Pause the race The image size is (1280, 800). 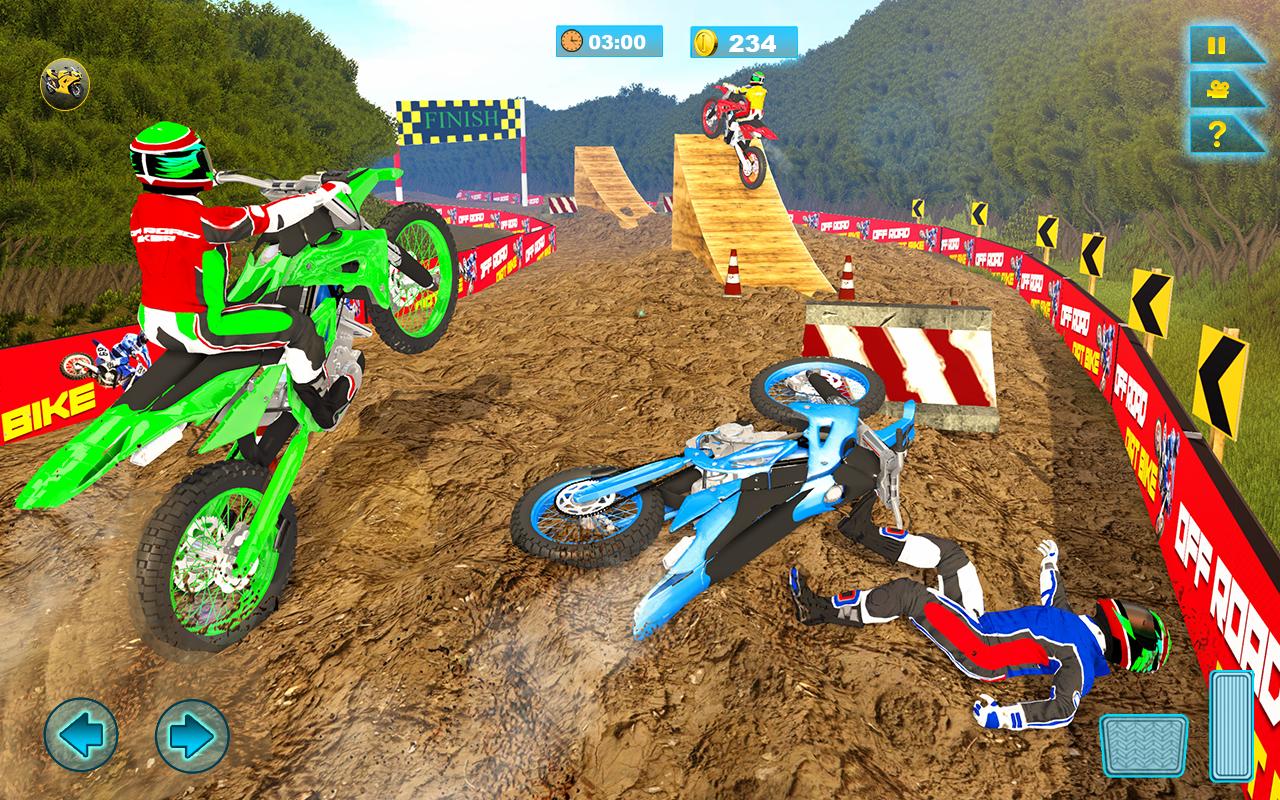[x=1218, y=46]
